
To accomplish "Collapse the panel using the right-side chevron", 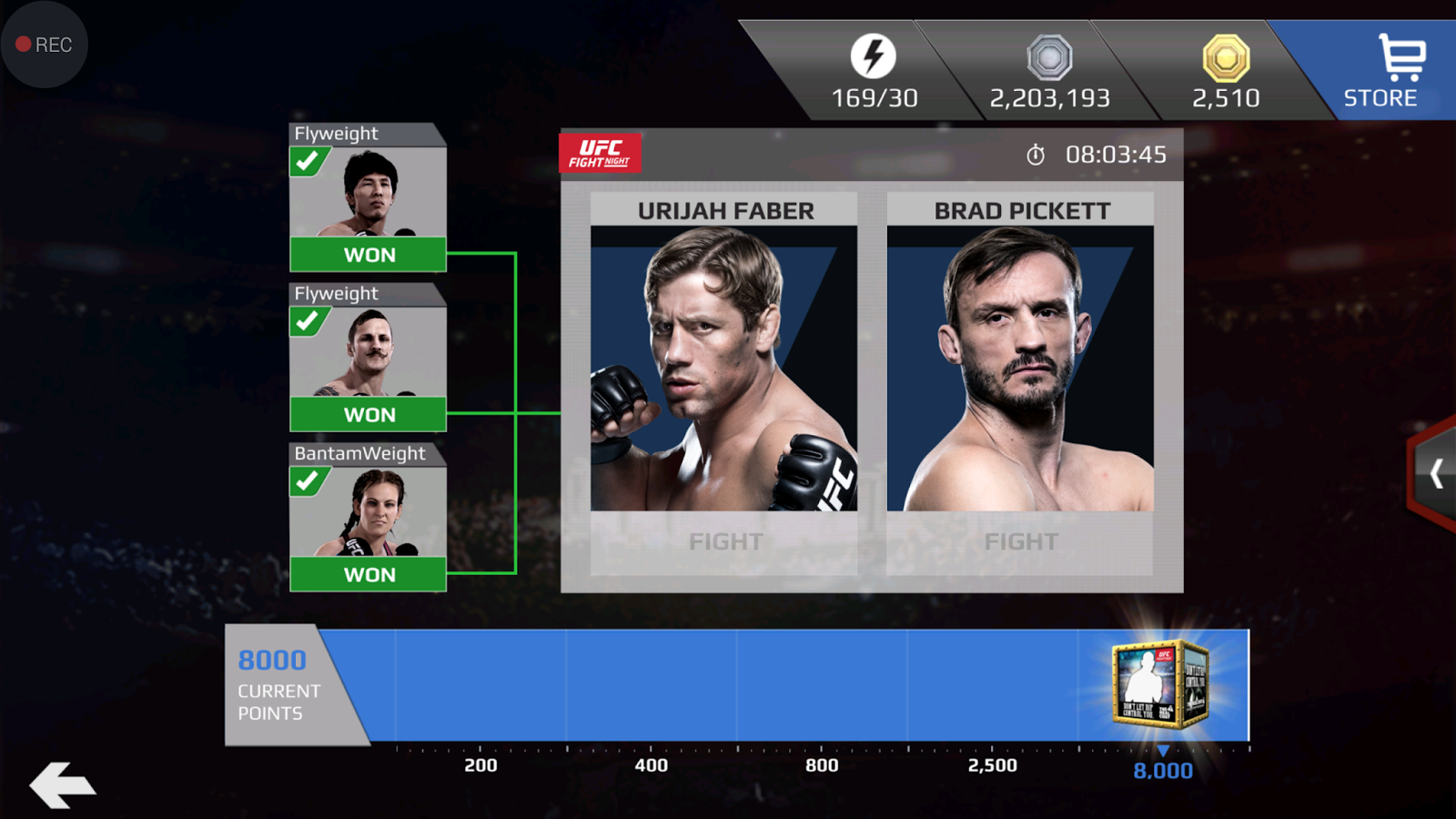I will coord(1435,471).
